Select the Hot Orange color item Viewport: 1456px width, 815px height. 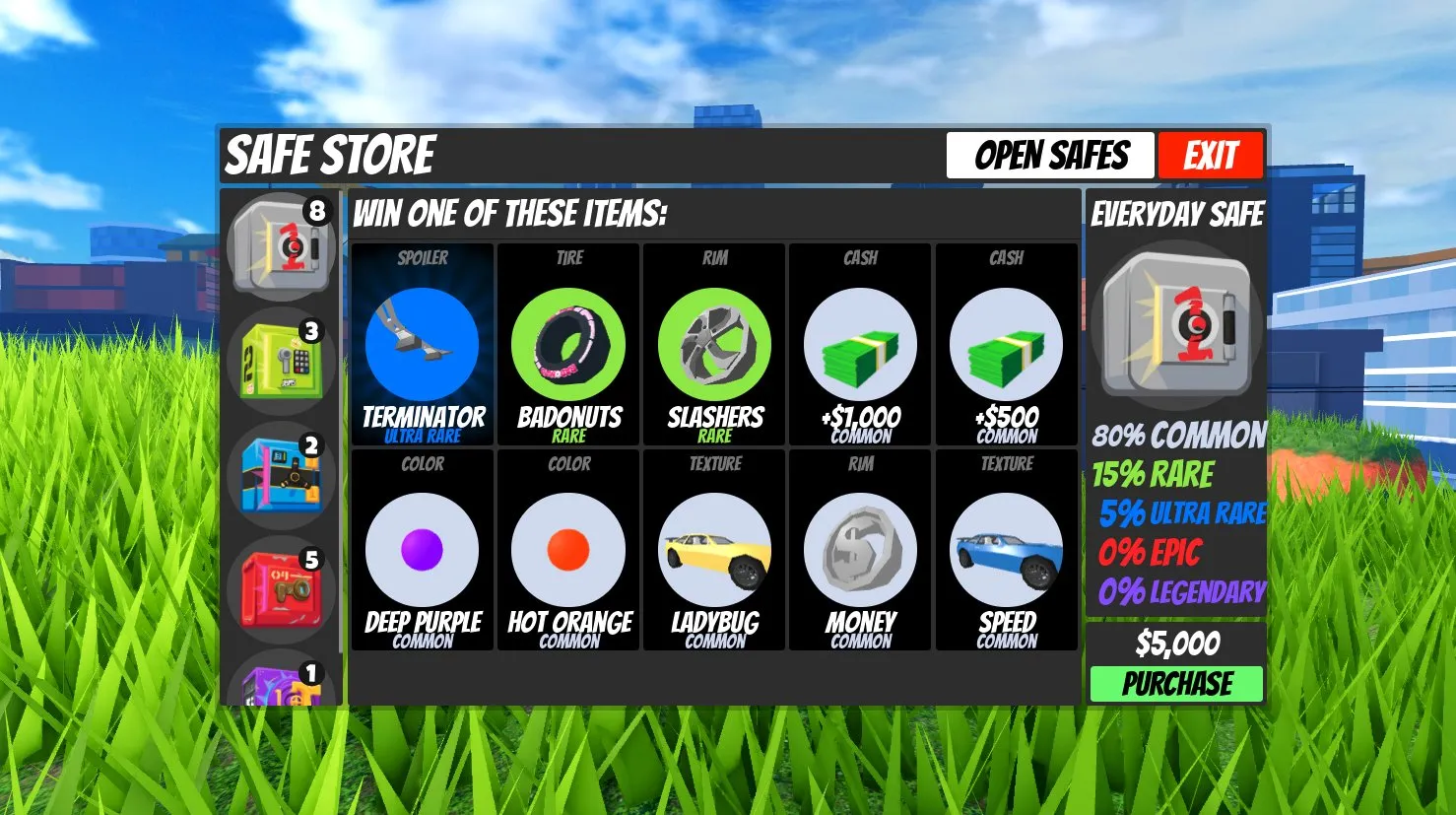(568, 550)
